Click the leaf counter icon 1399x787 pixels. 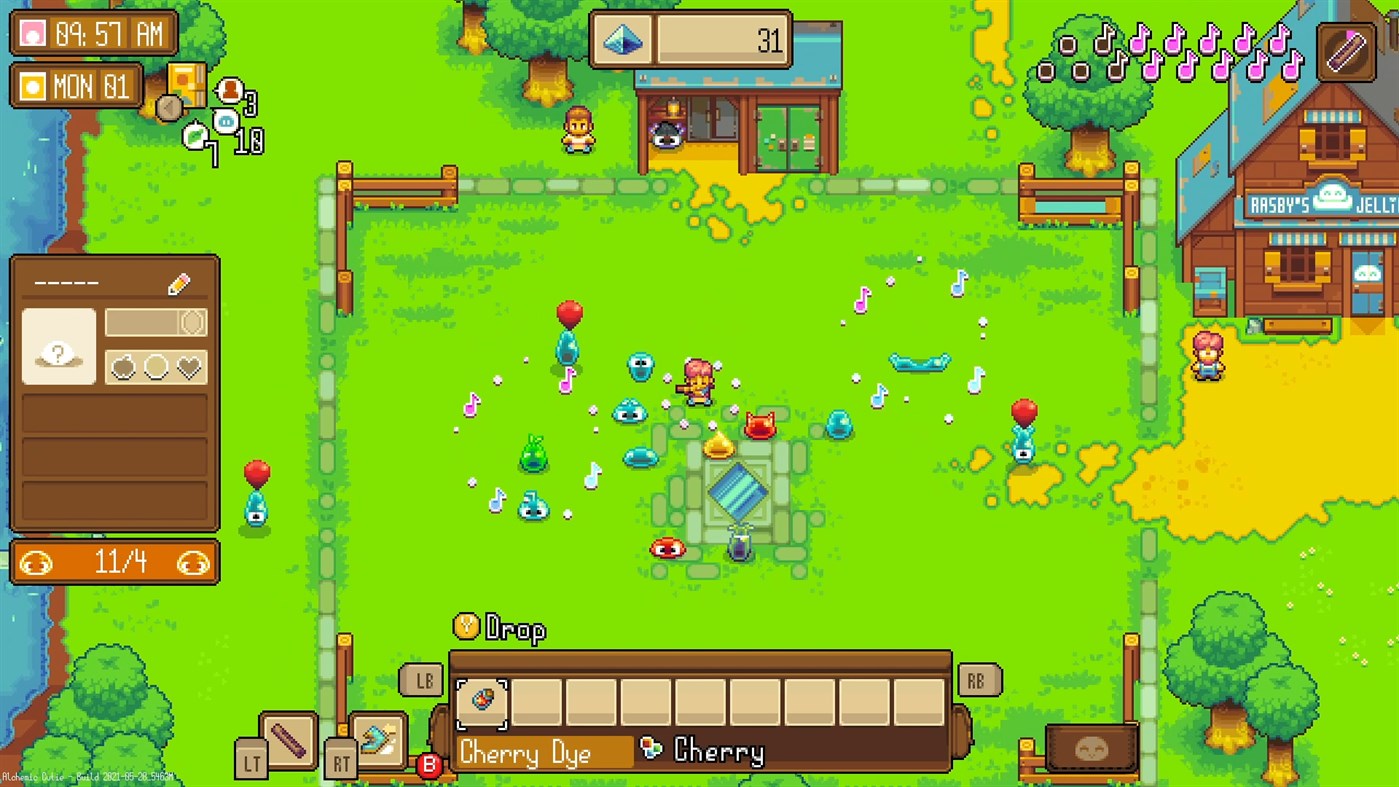(x=196, y=135)
